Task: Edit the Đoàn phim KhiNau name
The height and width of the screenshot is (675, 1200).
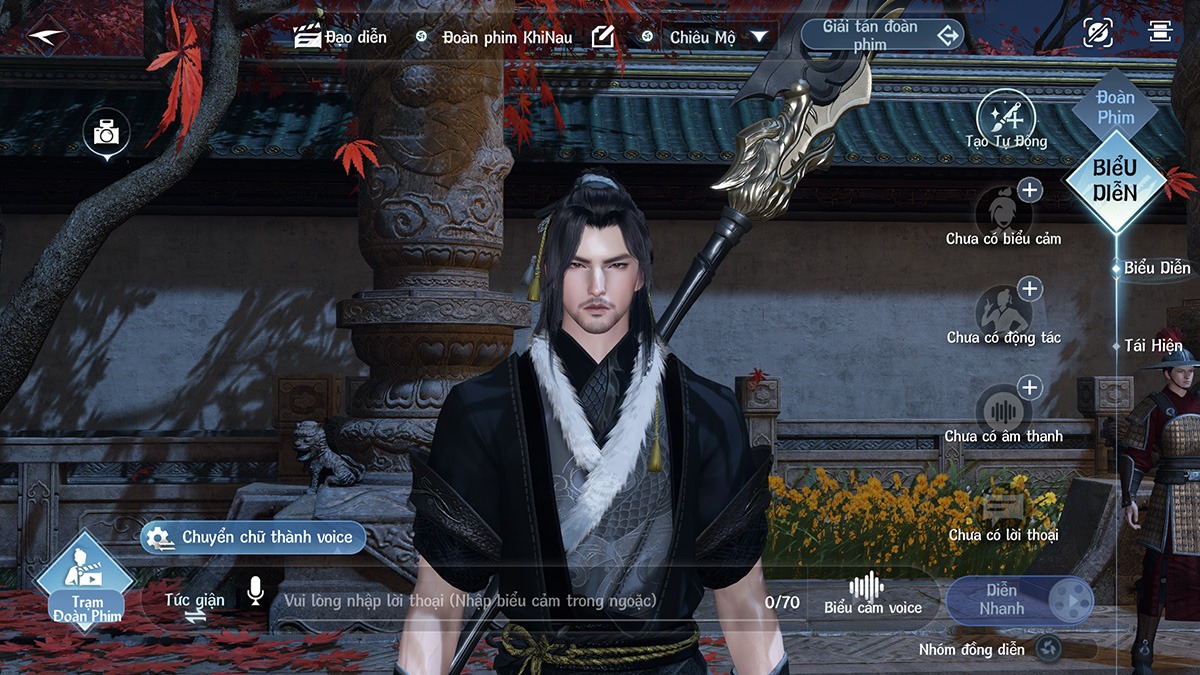Action: coord(602,37)
